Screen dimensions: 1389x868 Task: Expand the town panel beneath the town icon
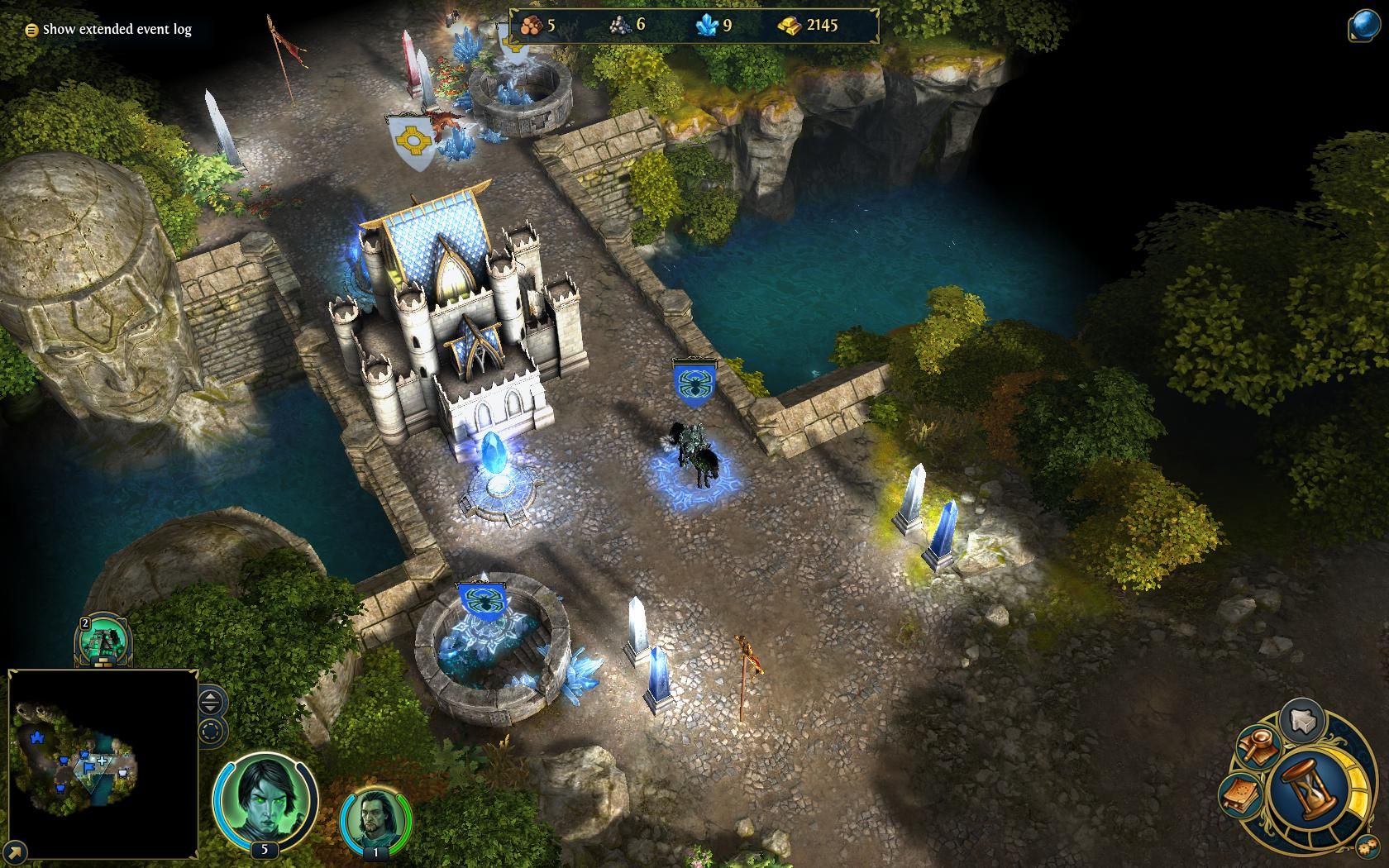103,662
